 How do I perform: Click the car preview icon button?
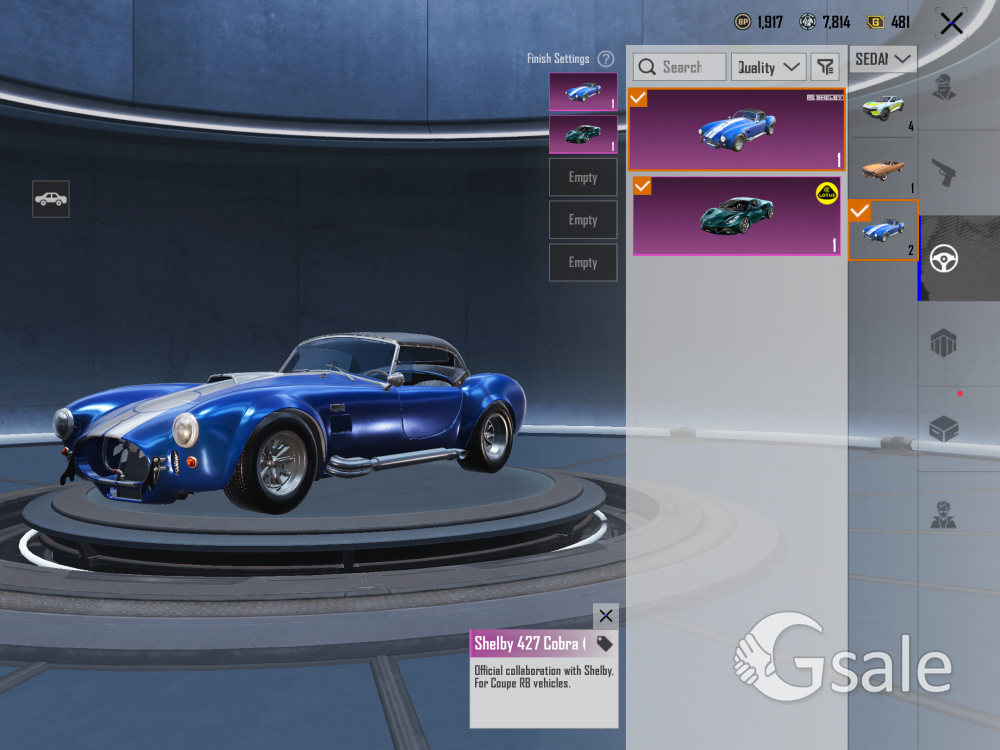pyautogui.click(x=51, y=199)
